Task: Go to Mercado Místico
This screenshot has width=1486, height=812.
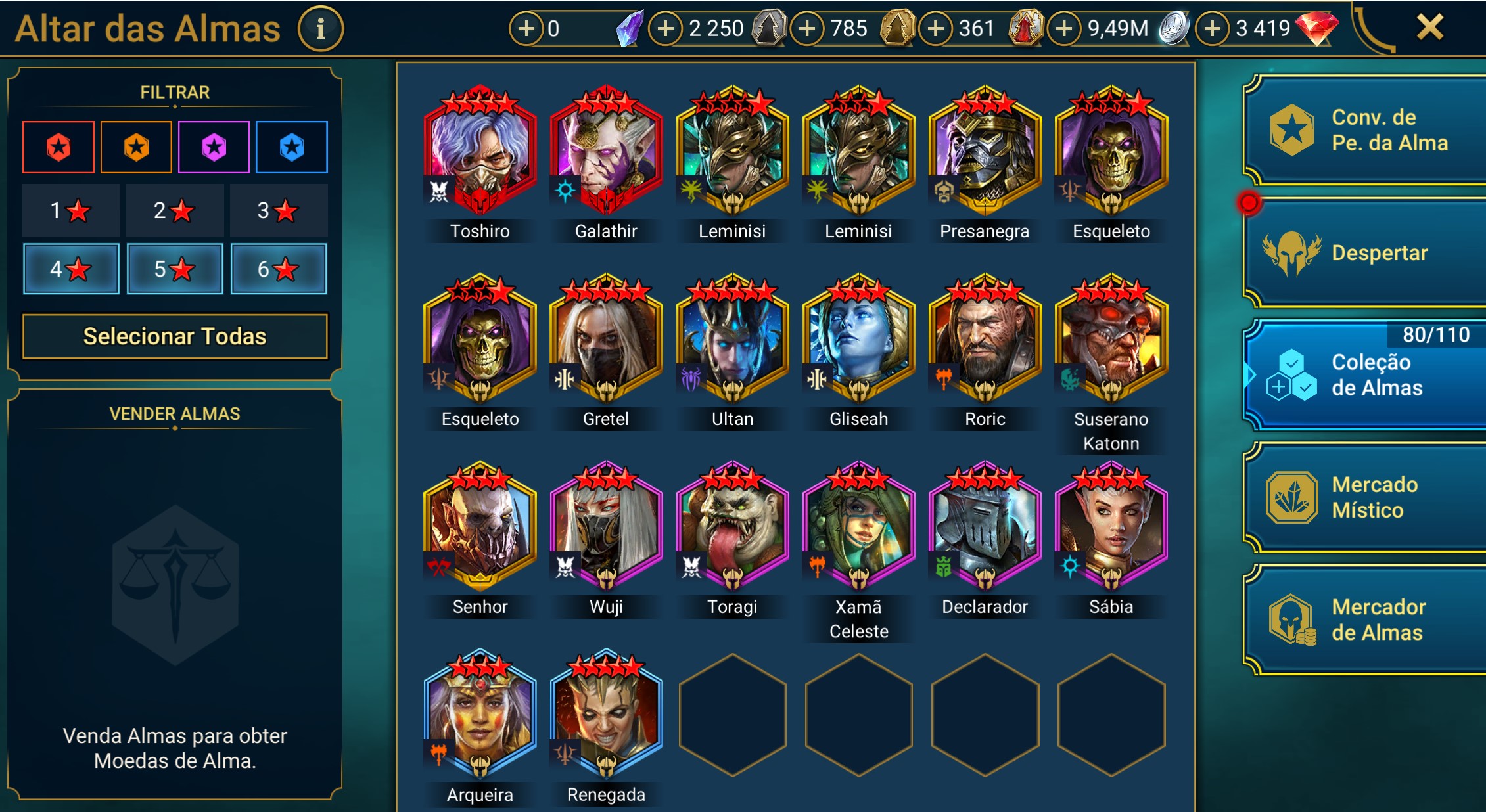Action: coord(1364,497)
